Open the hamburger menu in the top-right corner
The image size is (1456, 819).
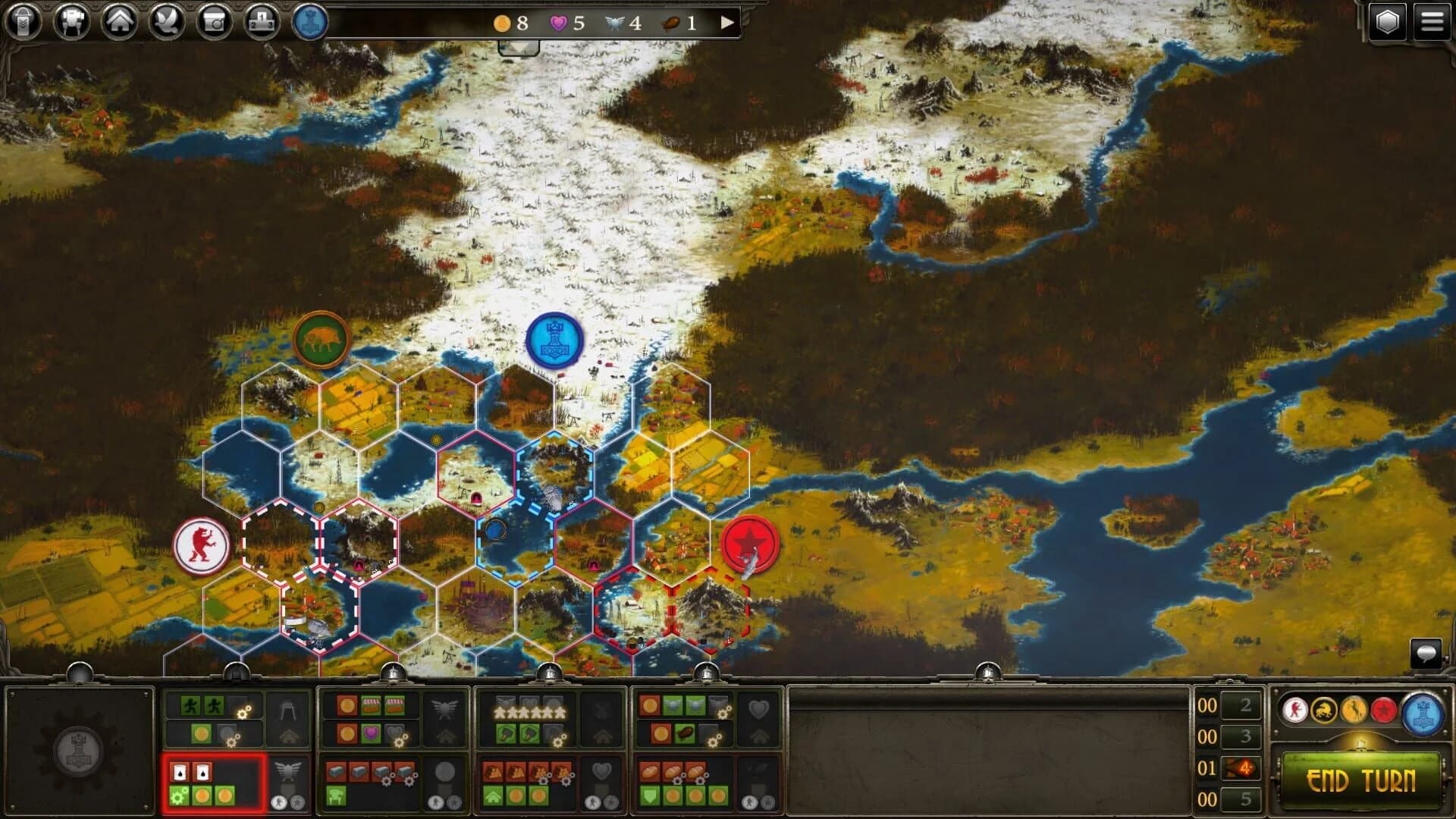[x=1432, y=20]
